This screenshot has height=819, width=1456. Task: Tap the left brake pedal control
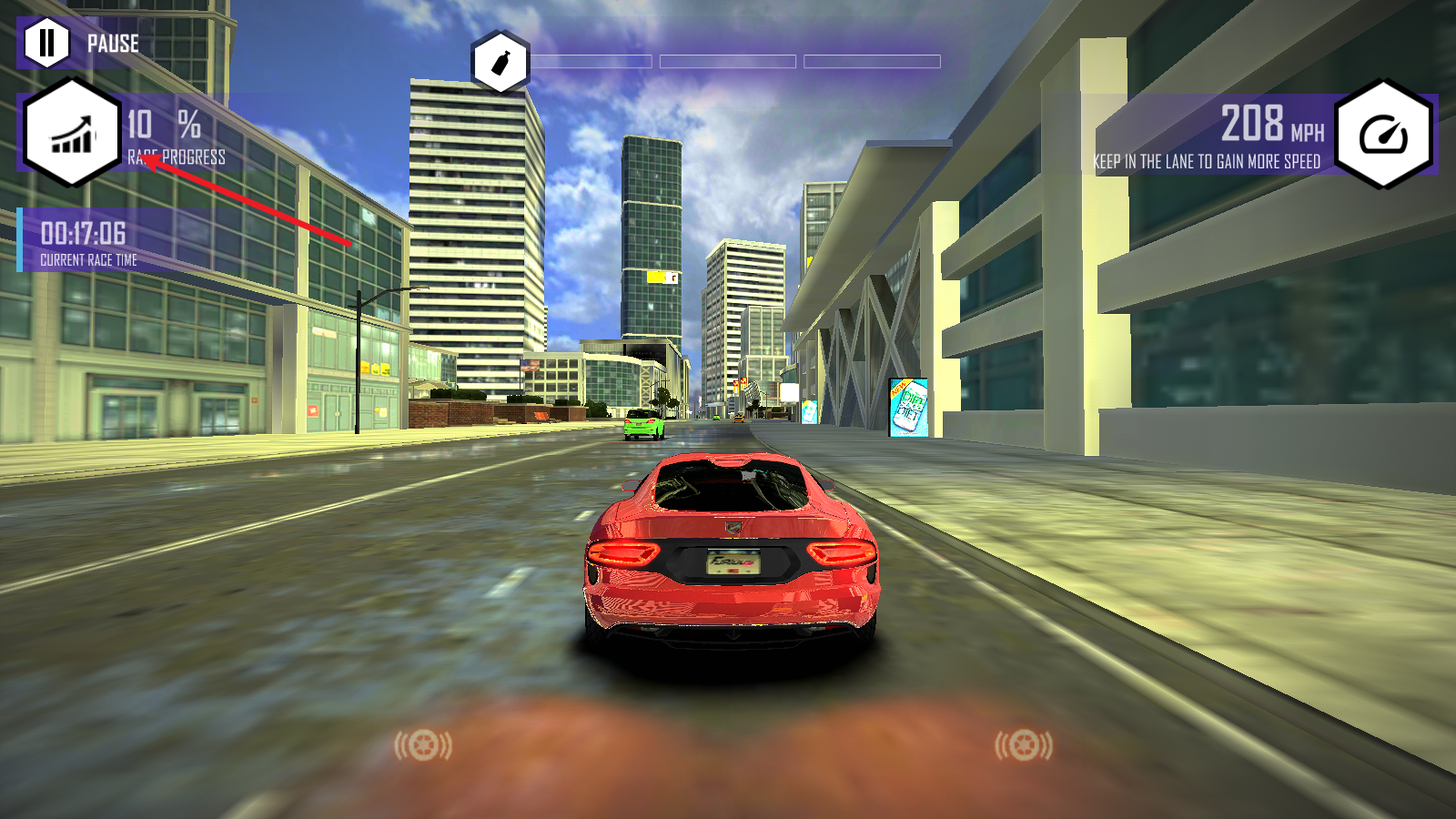click(x=422, y=746)
